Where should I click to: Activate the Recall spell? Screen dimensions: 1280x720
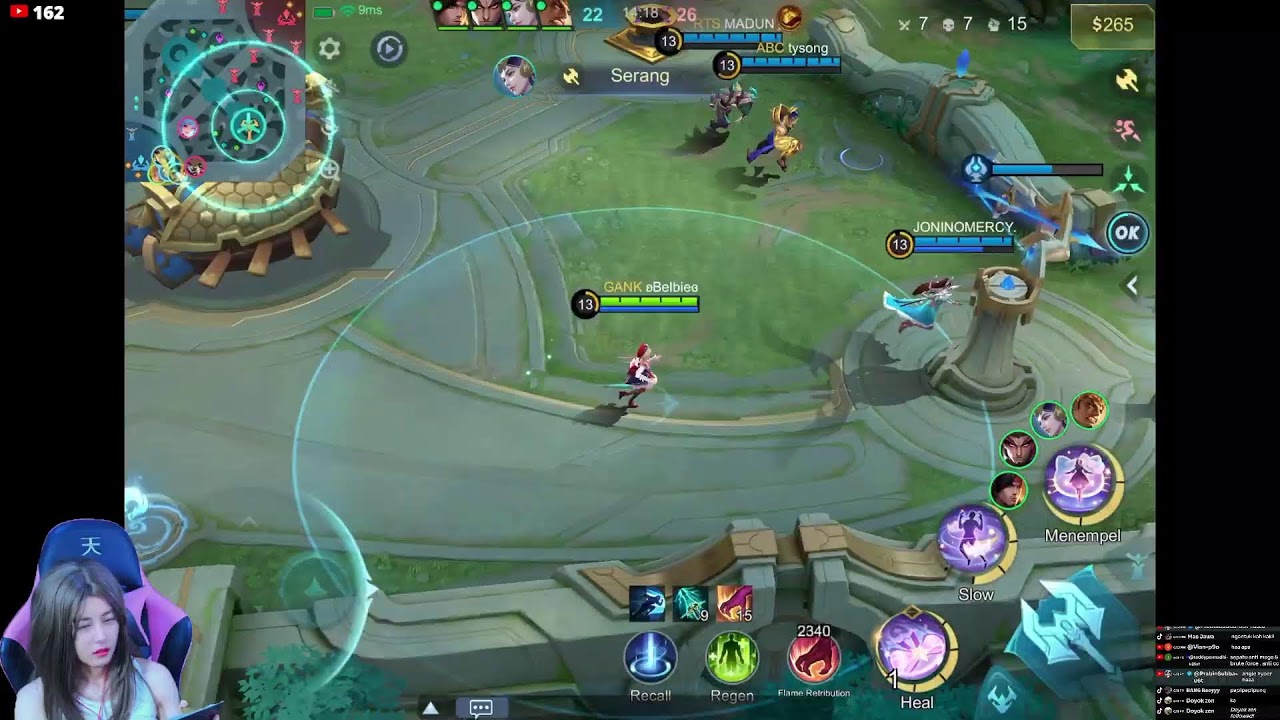click(650, 659)
